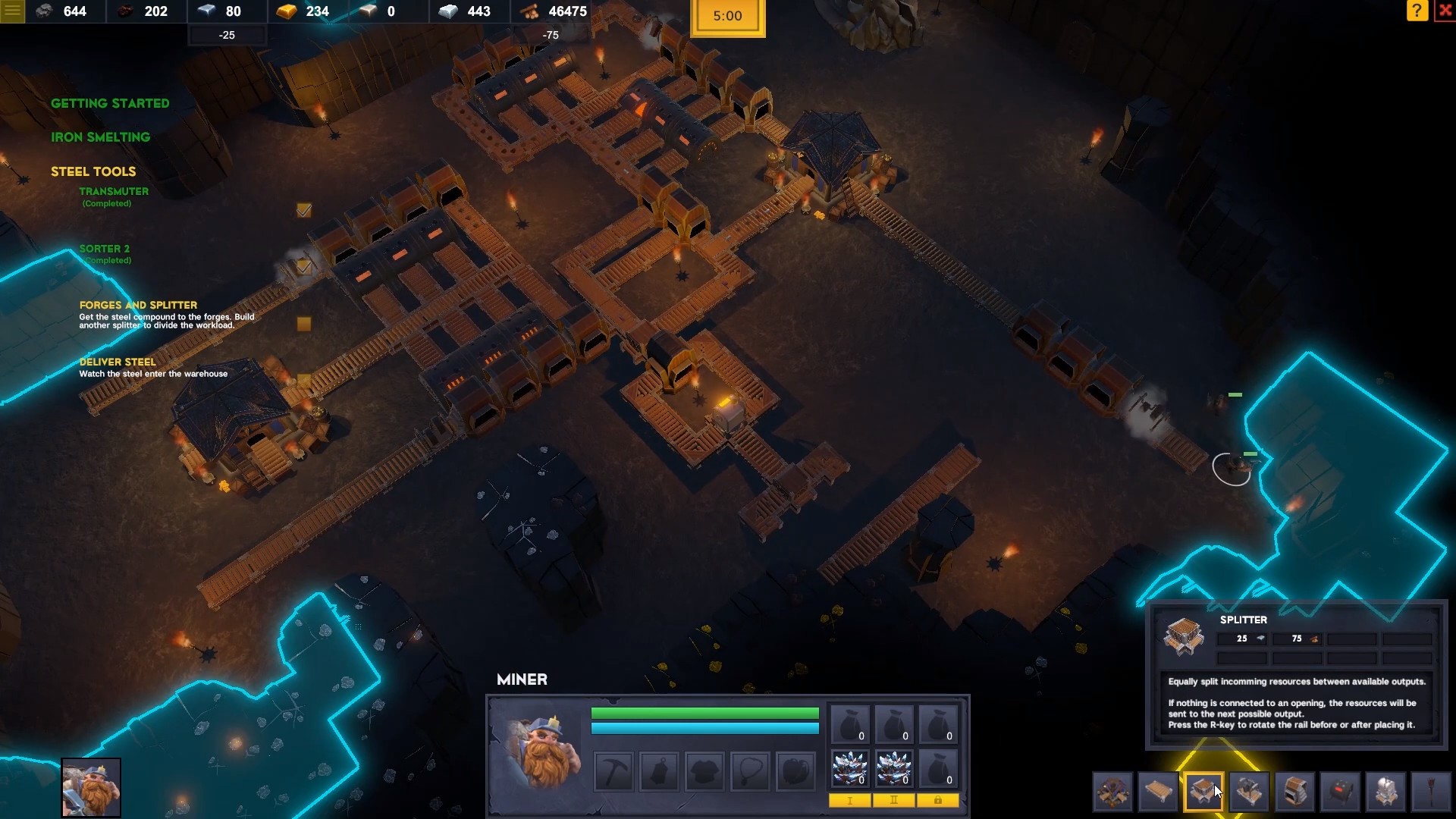The width and height of the screenshot is (1456, 819).
Task: Open the GETTING STARTED tutorial section
Action: click(110, 103)
